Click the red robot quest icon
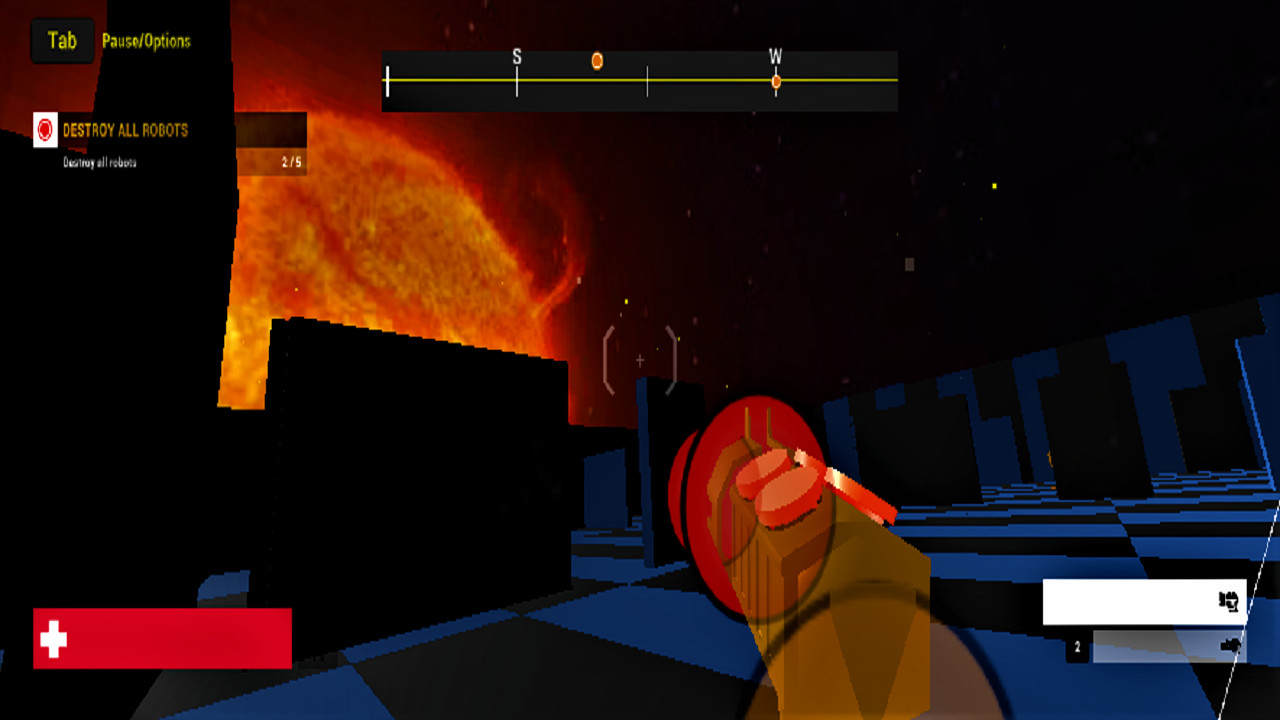This screenshot has height=720, width=1280. (44, 130)
